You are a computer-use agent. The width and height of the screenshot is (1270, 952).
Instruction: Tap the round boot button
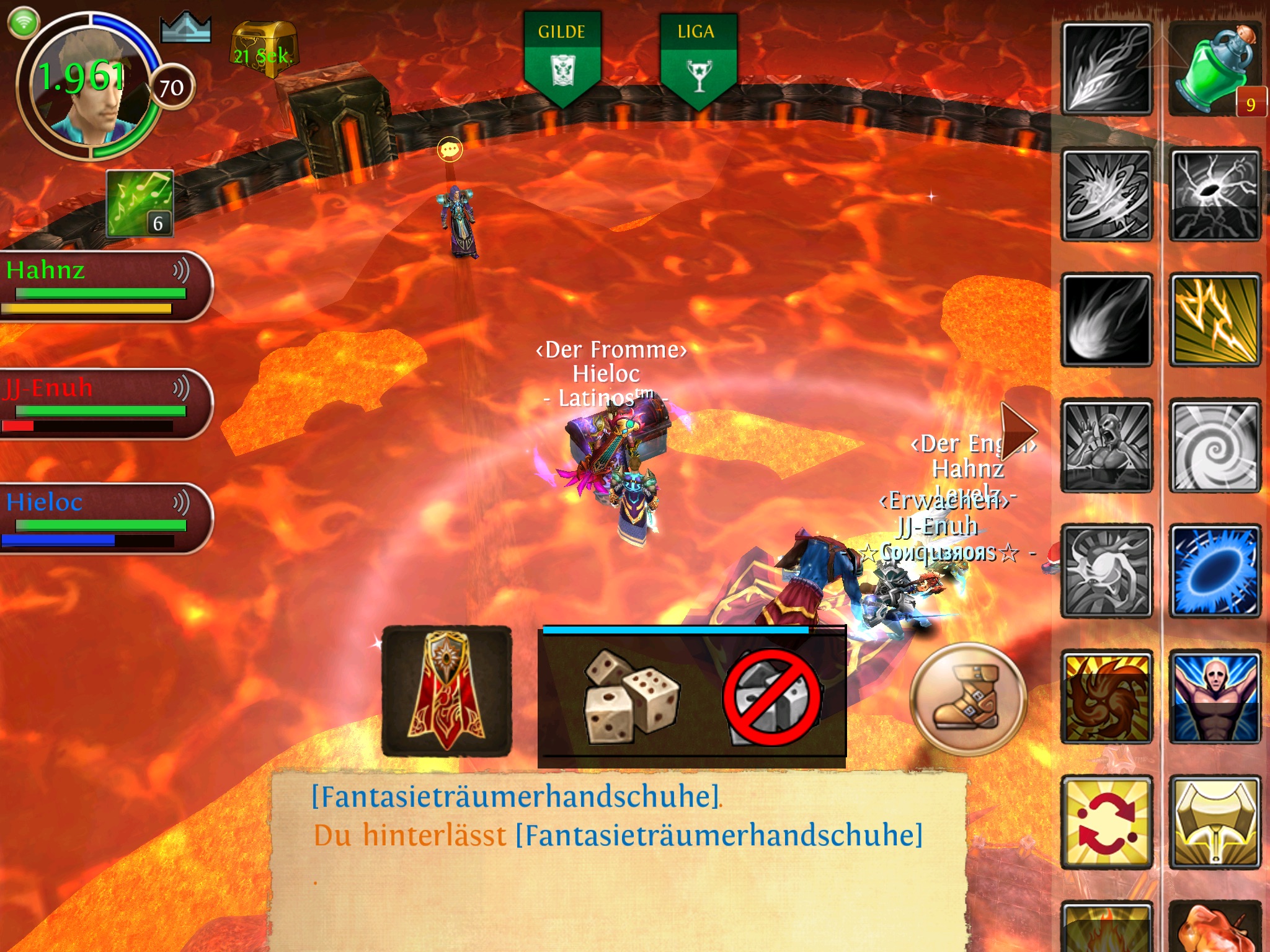coord(968,699)
